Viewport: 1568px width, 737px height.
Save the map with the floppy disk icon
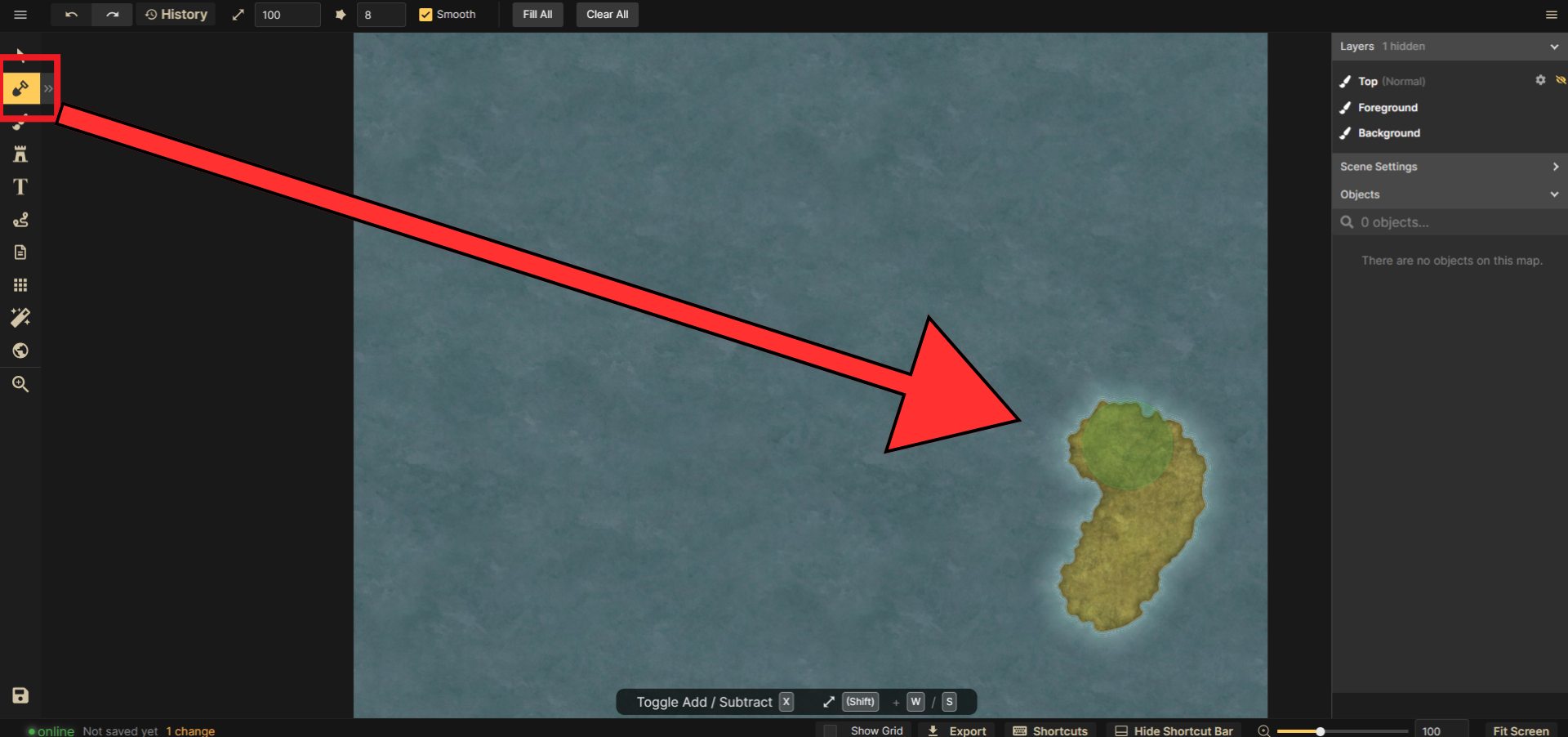click(20, 695)
